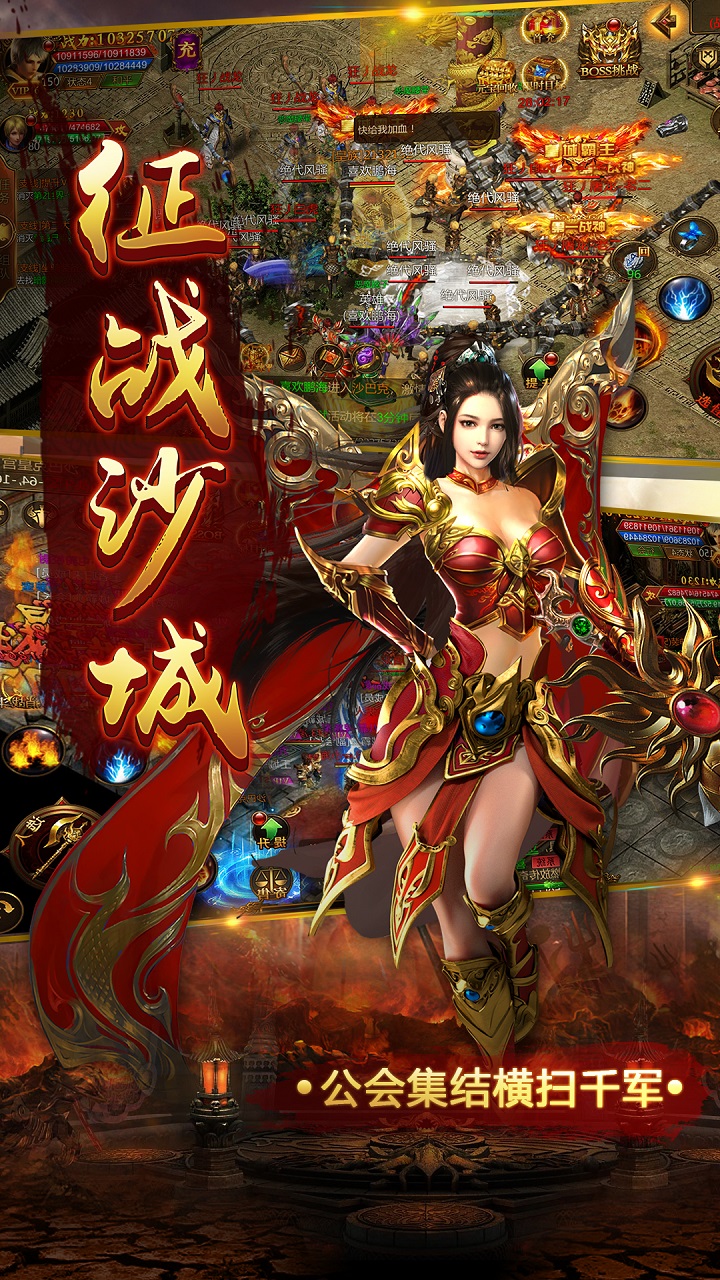Select the blonde companion portrait
Viewport: 720px width, 1280px height.
pos(14,132)
